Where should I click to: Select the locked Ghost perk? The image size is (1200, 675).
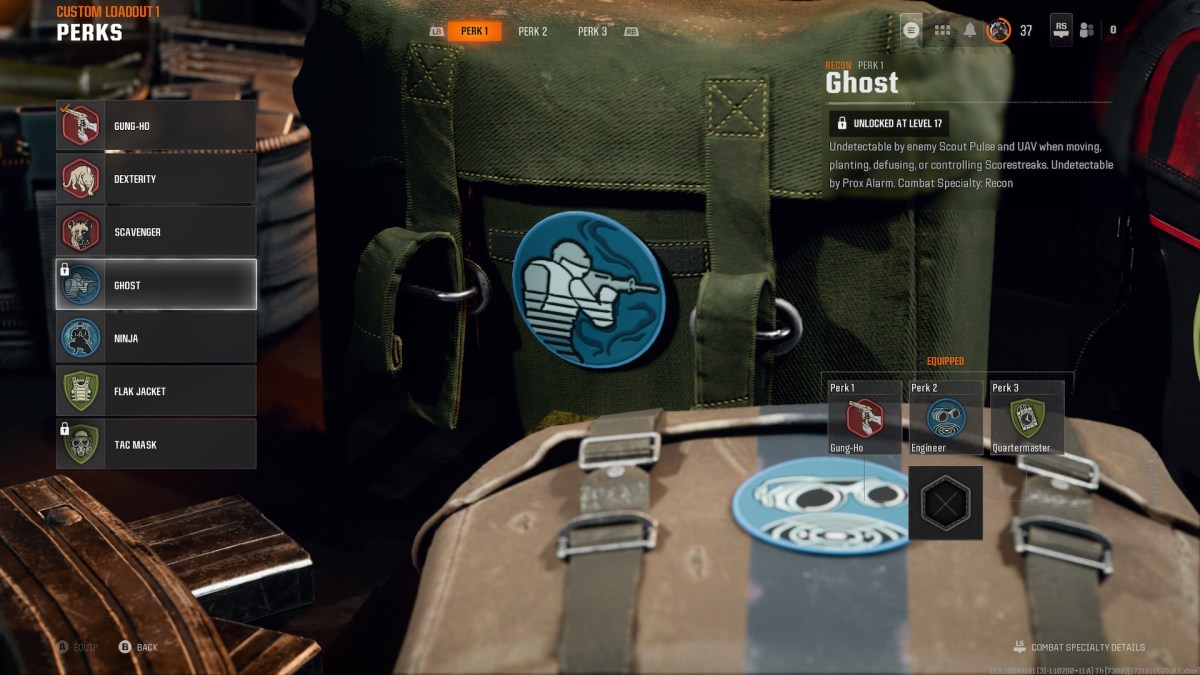coord(156,285)
